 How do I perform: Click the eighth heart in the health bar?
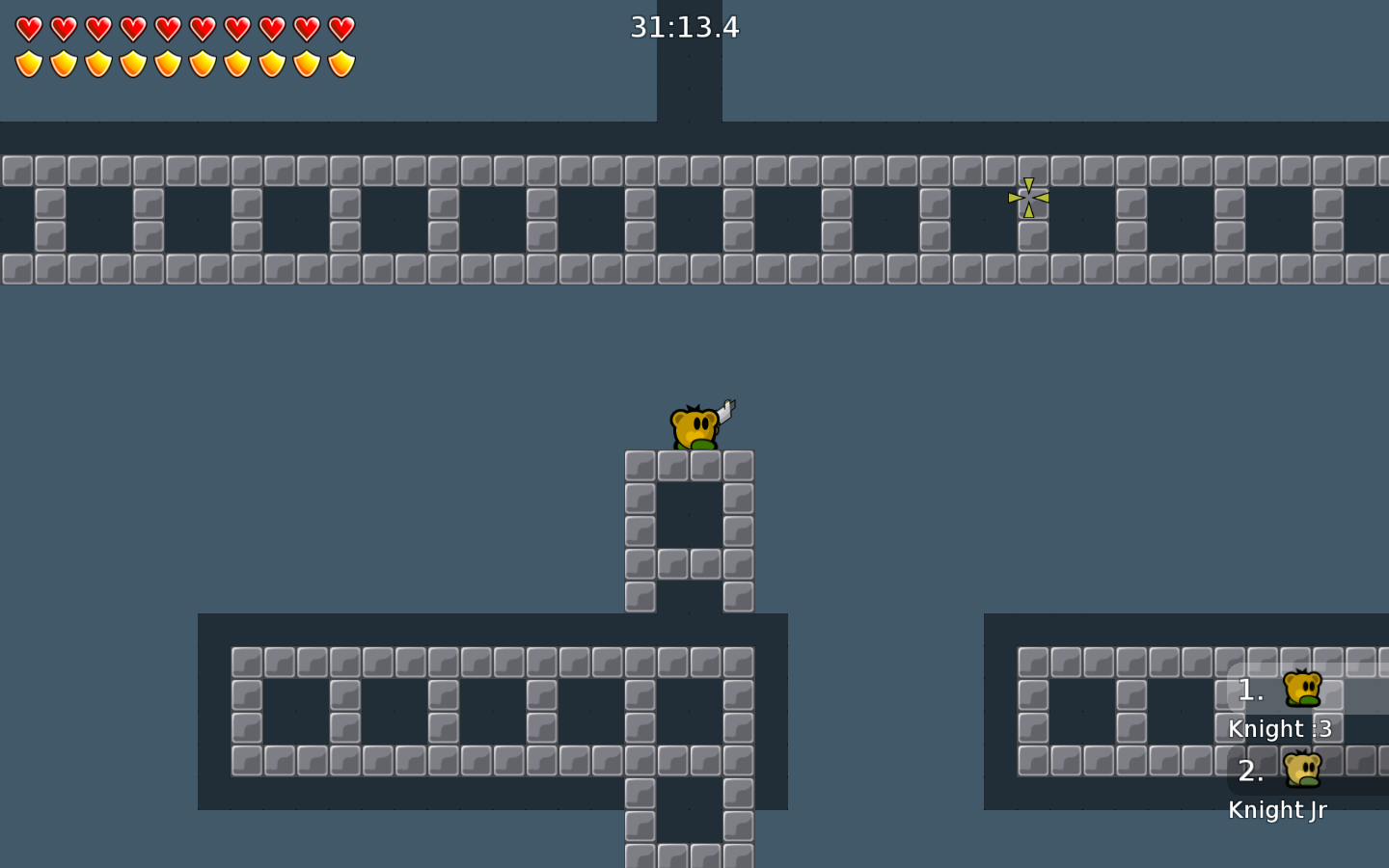click(x=271, y=27)
